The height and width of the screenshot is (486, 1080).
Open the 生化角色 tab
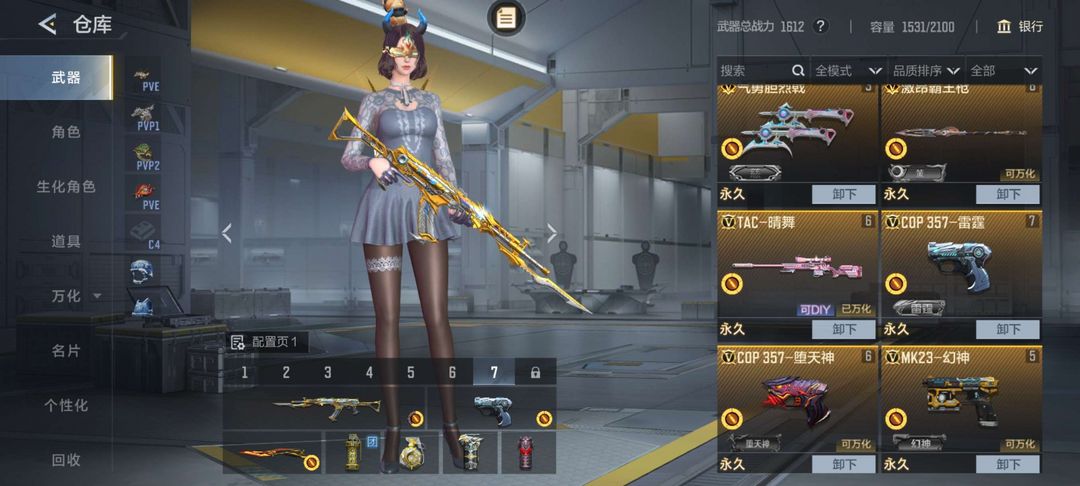coord(66,187)
